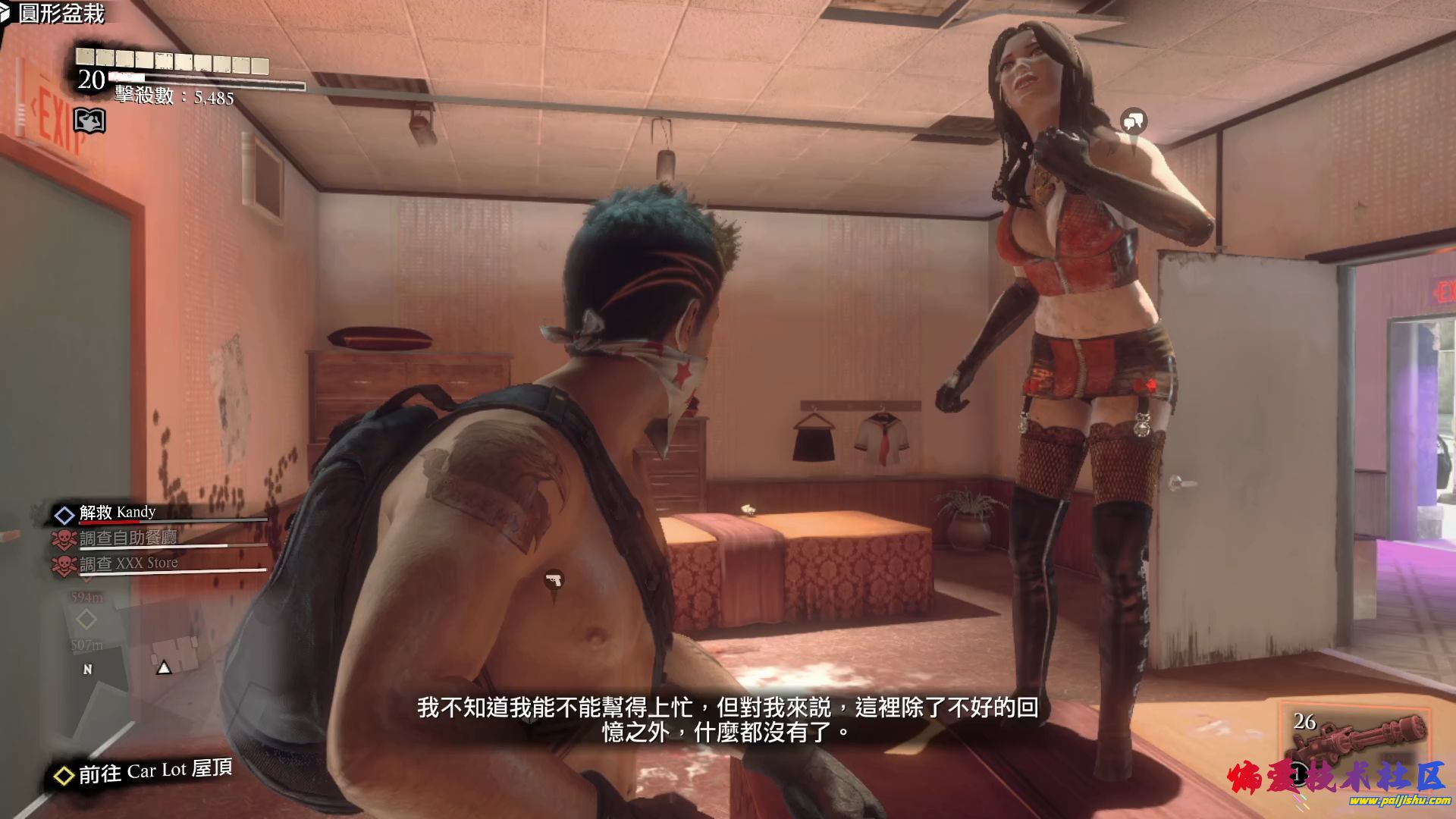Viewport: 1456px width, 819px height.
Task: Click the 前往 Car Lot 屋頂 objective
Action: point(155,772)
